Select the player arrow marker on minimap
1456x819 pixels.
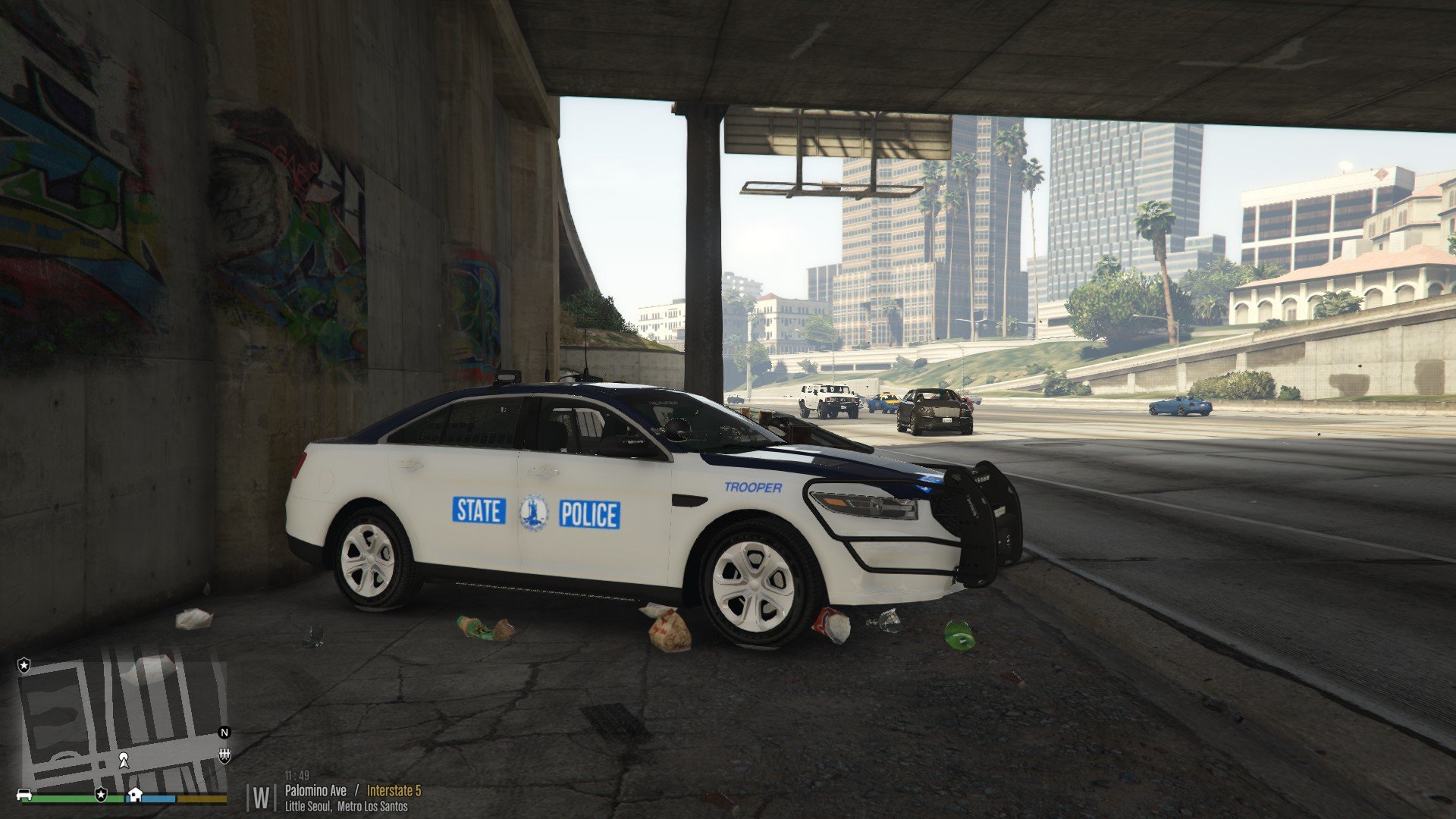click(123, 760)
